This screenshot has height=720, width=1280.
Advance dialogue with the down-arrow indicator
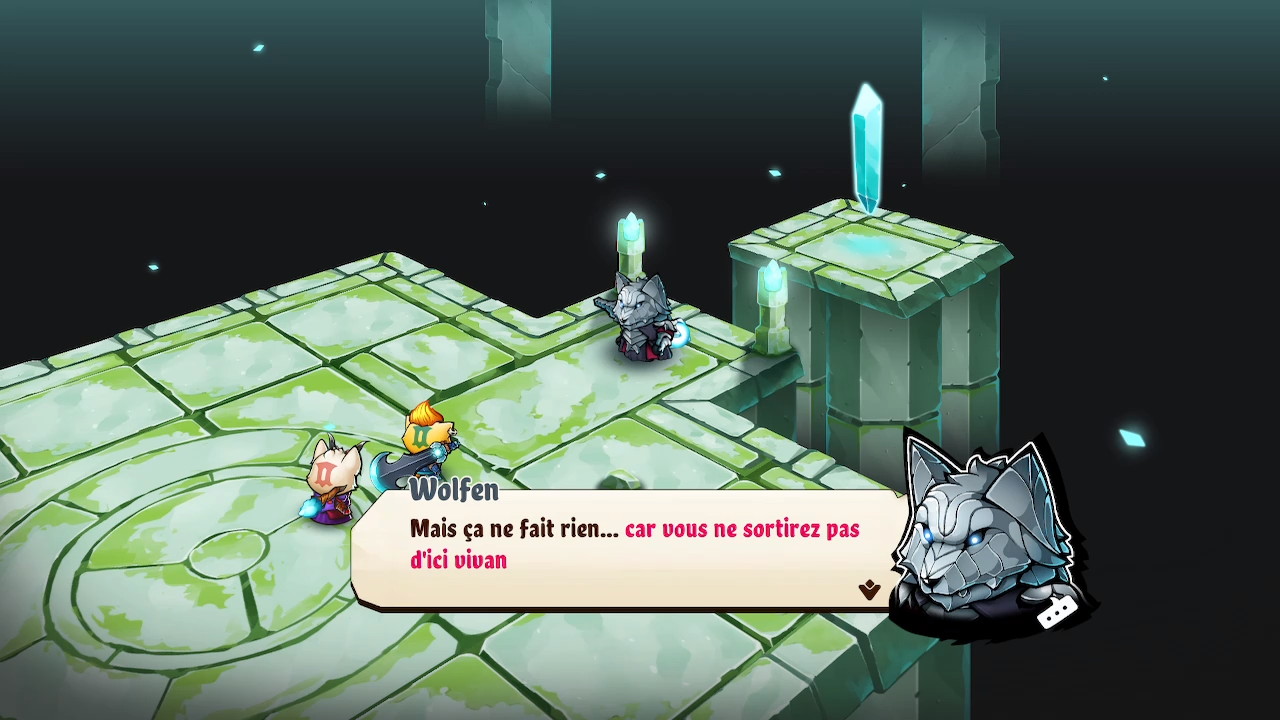[x=868, y=590]
